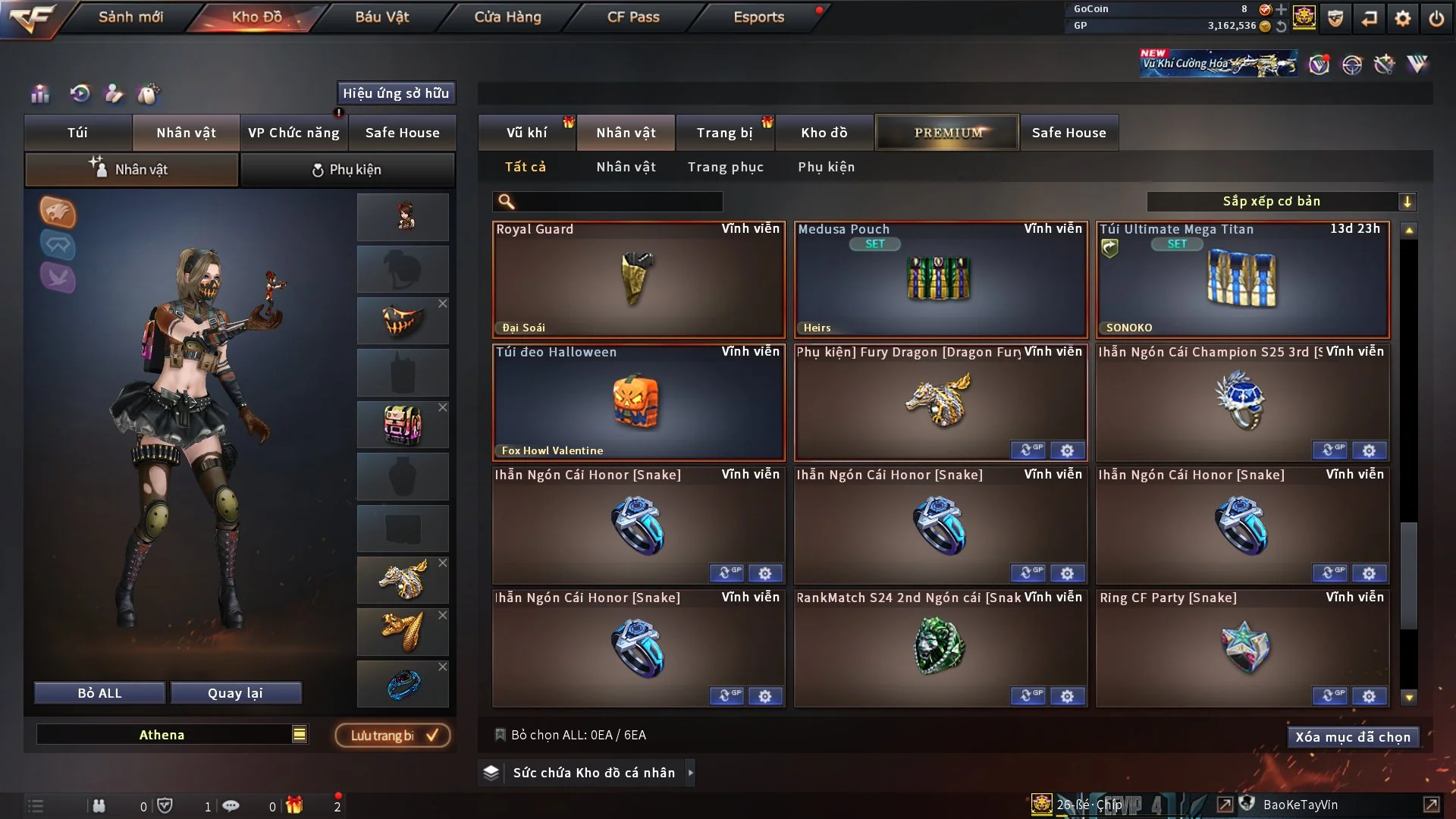Show Hiệu ứng sở hữu effects
This screenshot has width=1456, height=819.
click(396, 93)
